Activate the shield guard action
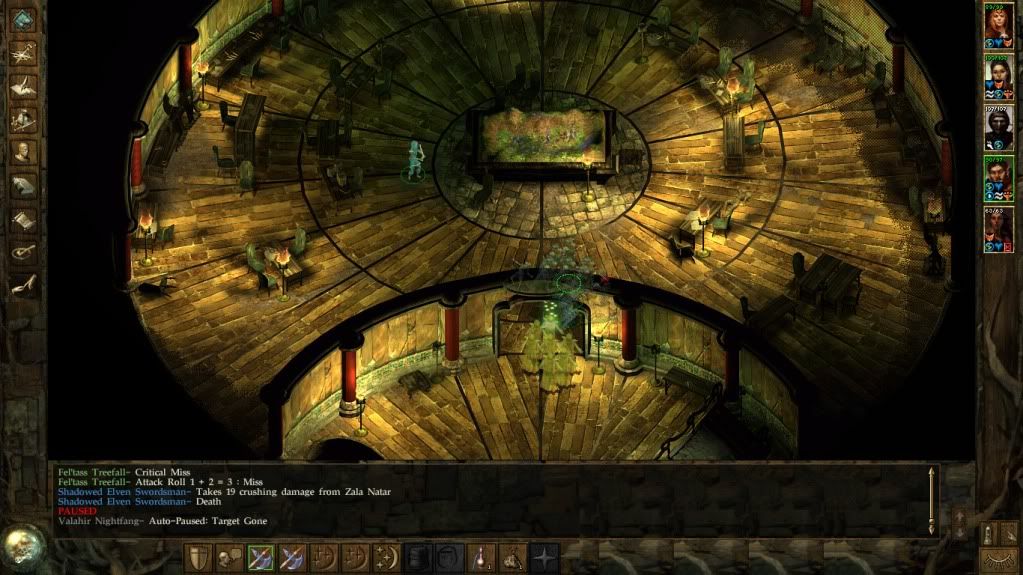 pos(198,558)
